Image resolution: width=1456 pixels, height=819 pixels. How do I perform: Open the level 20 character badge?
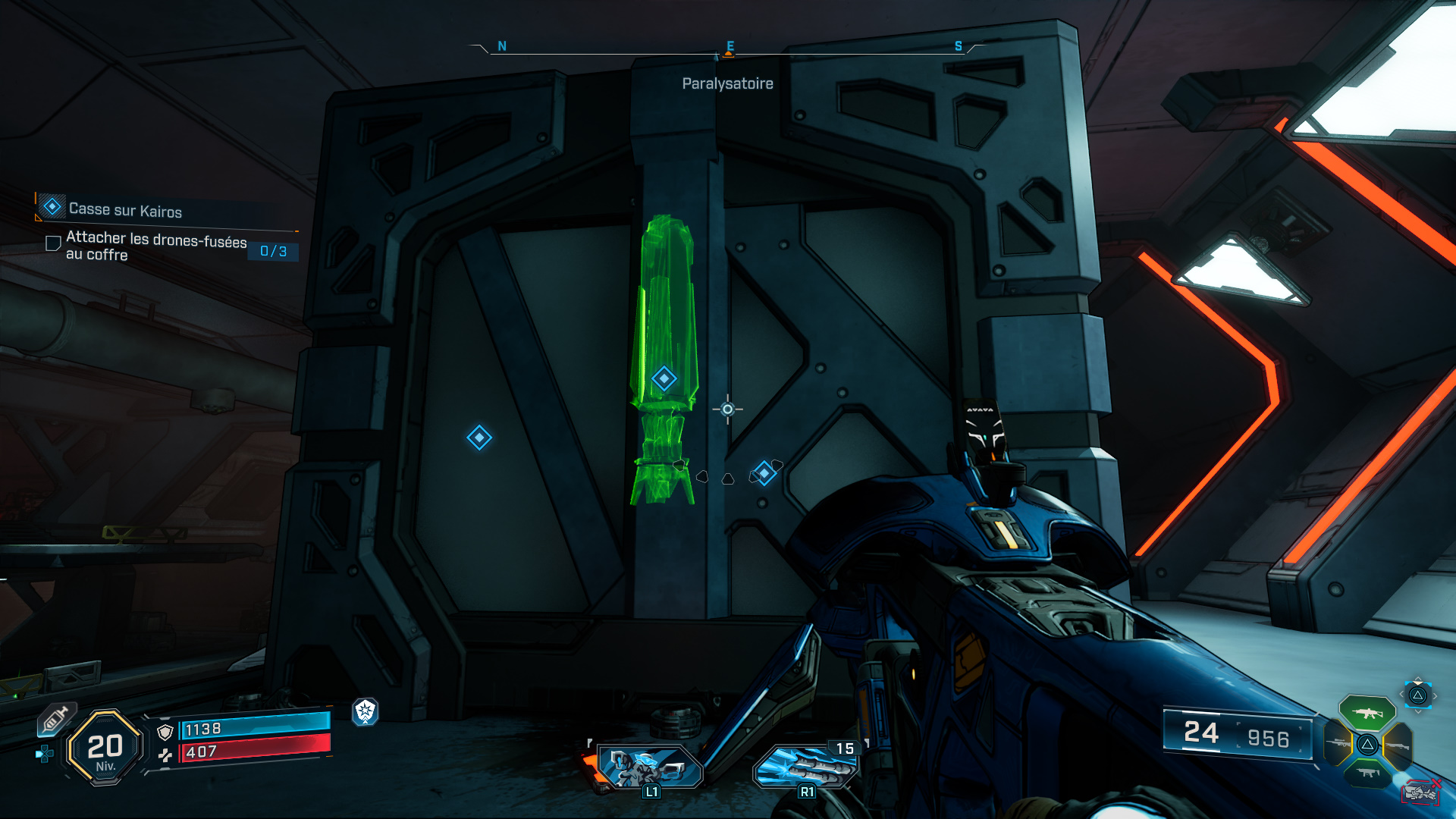point(105,748)
